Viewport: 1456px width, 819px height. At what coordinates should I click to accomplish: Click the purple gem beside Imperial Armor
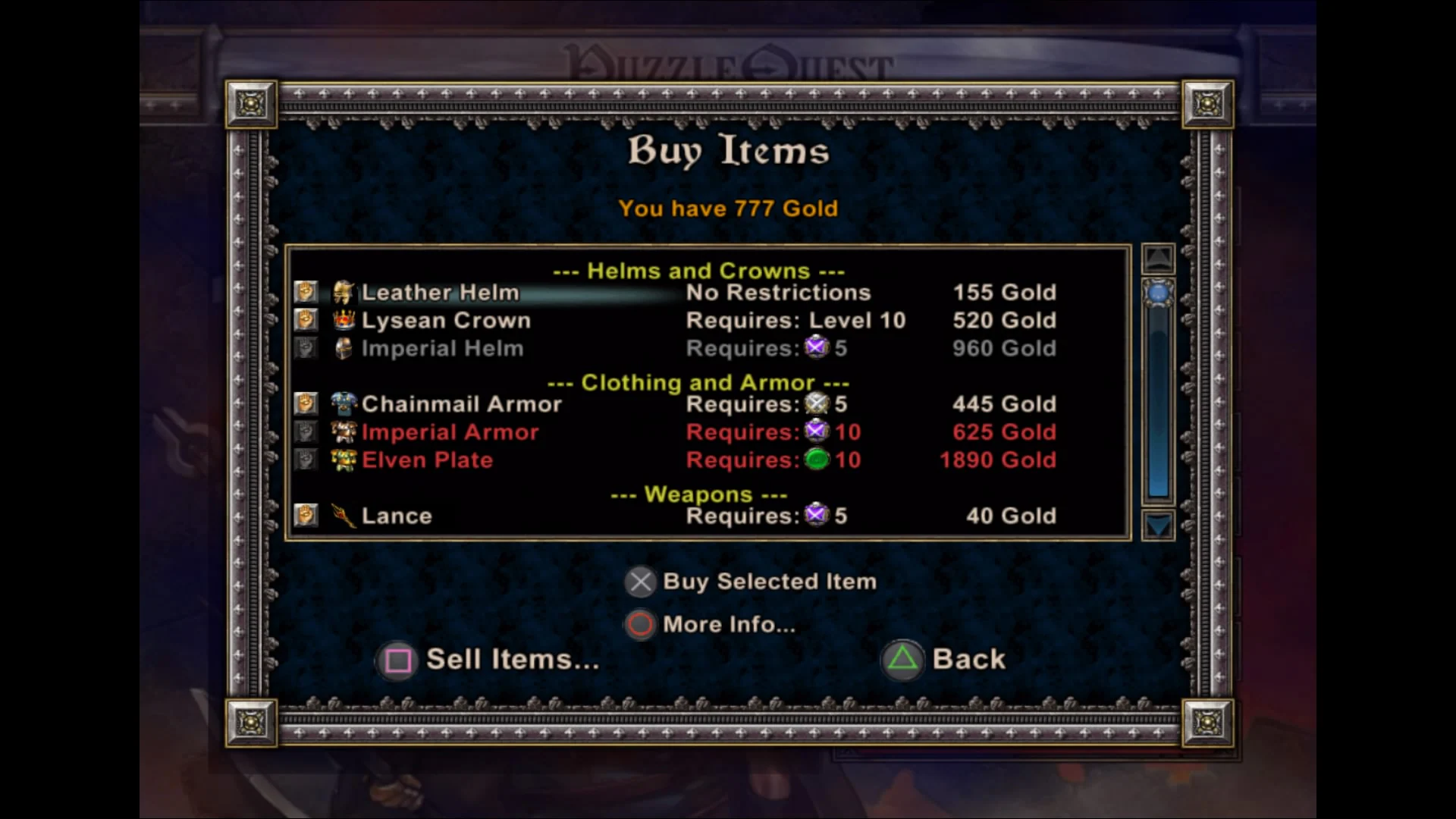[817, 431]
